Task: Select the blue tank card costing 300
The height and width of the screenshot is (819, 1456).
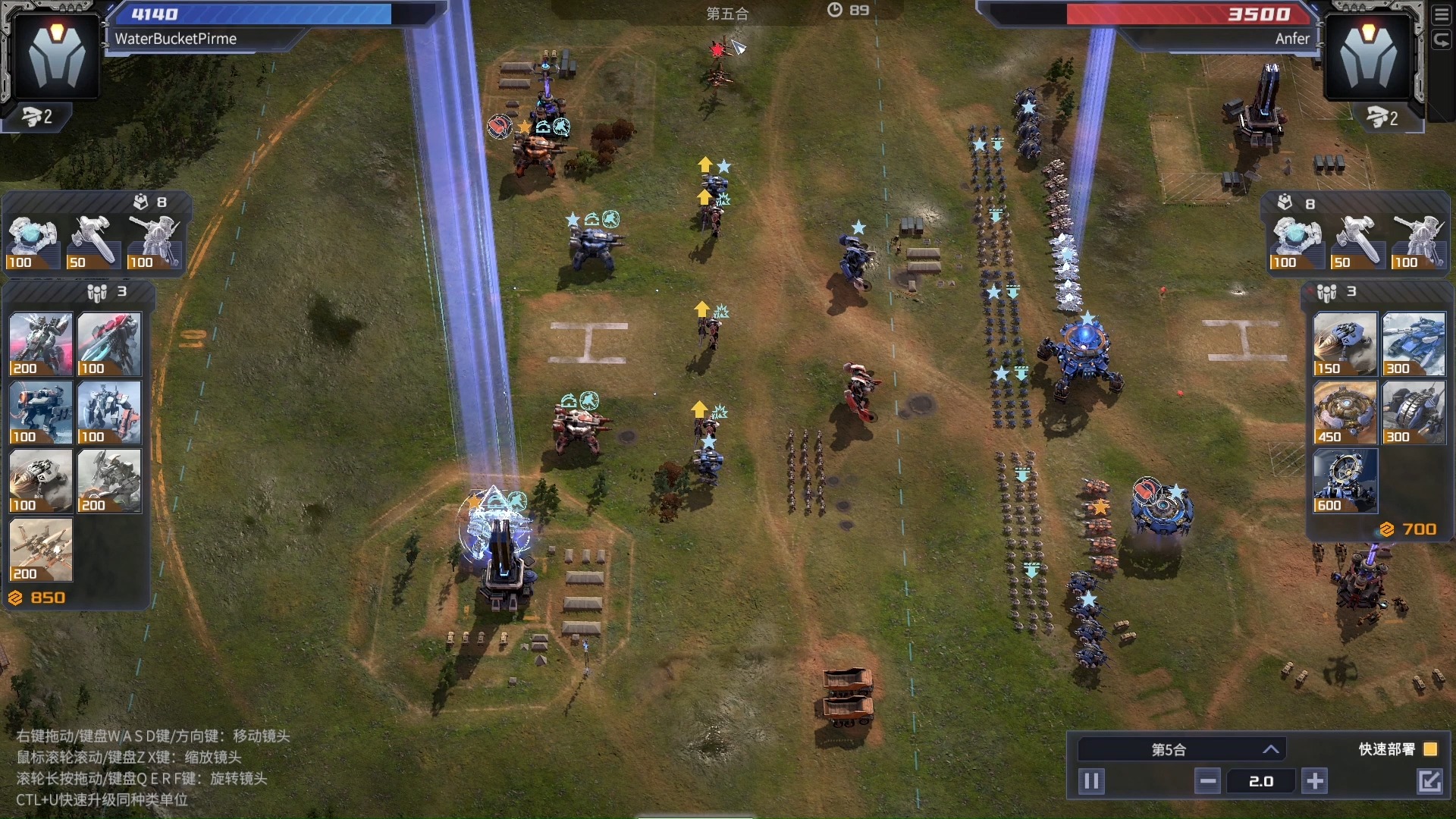Action: click(x=1413, y=345)
